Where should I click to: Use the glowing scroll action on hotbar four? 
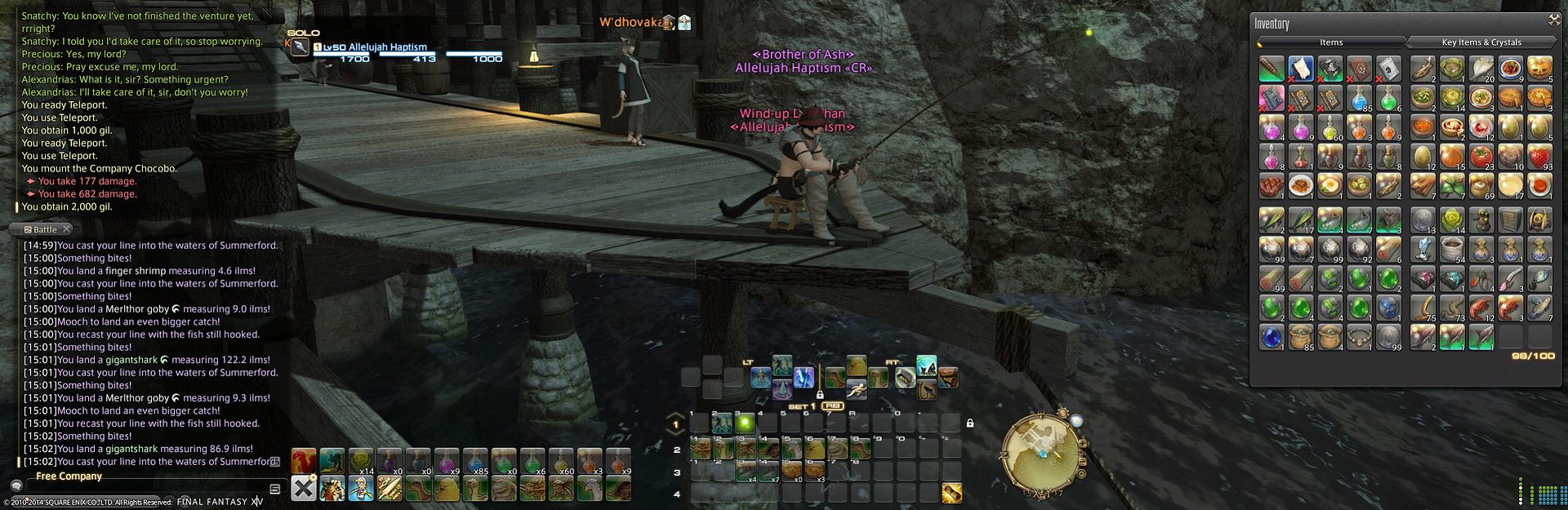pyautogui.click(x=951, y=493)
